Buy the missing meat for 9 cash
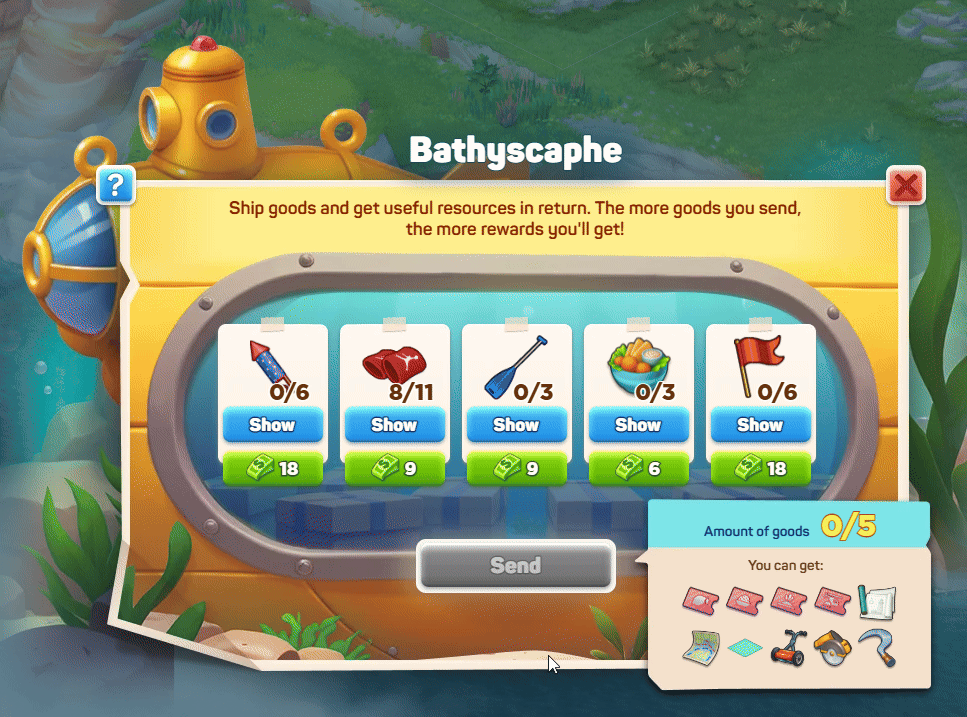Screen dimensions: 967x717 click(x=394, y=468)
